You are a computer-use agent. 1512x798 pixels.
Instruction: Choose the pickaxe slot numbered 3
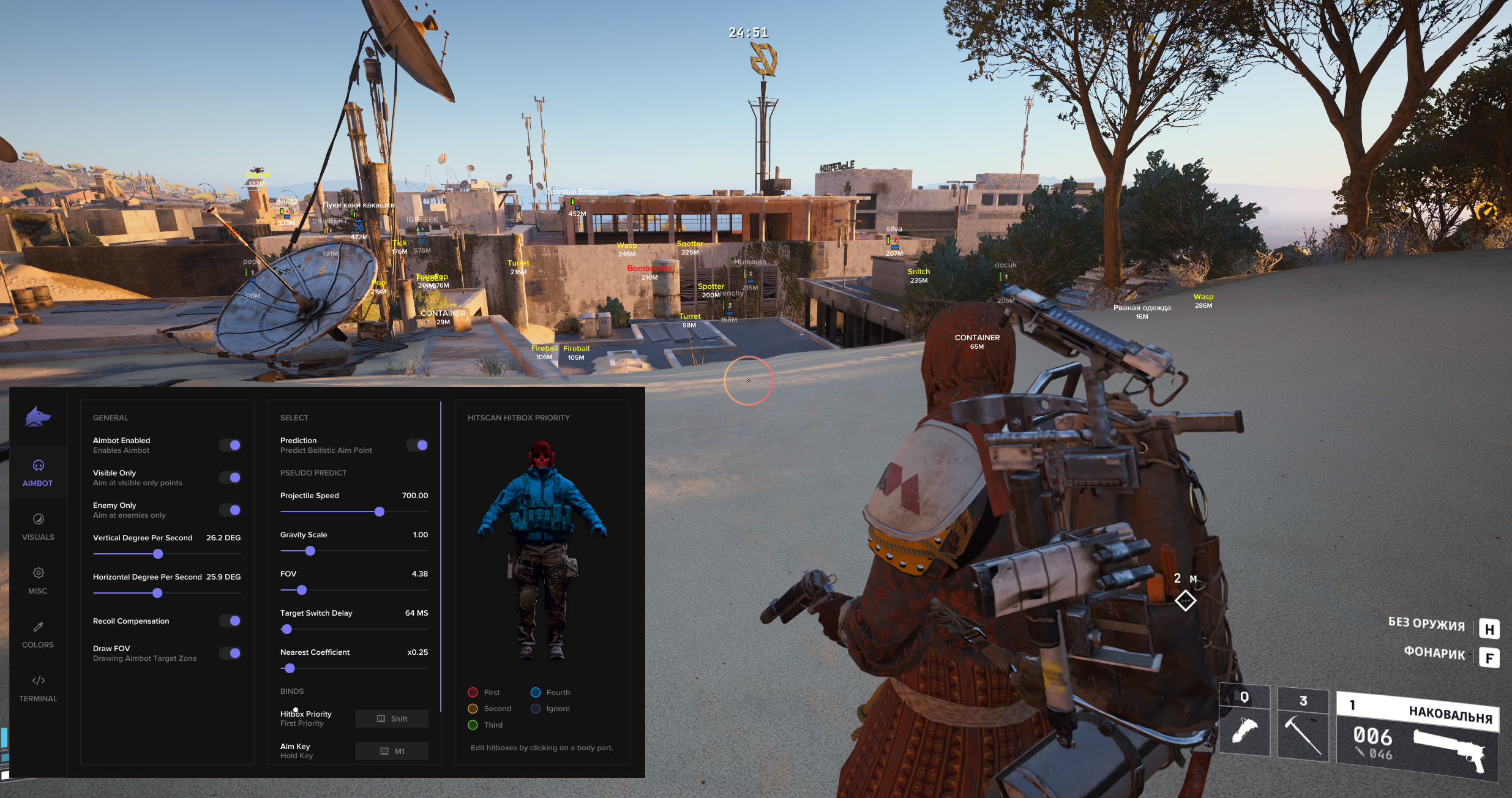pyautogui.click(x=1303, y=726)
